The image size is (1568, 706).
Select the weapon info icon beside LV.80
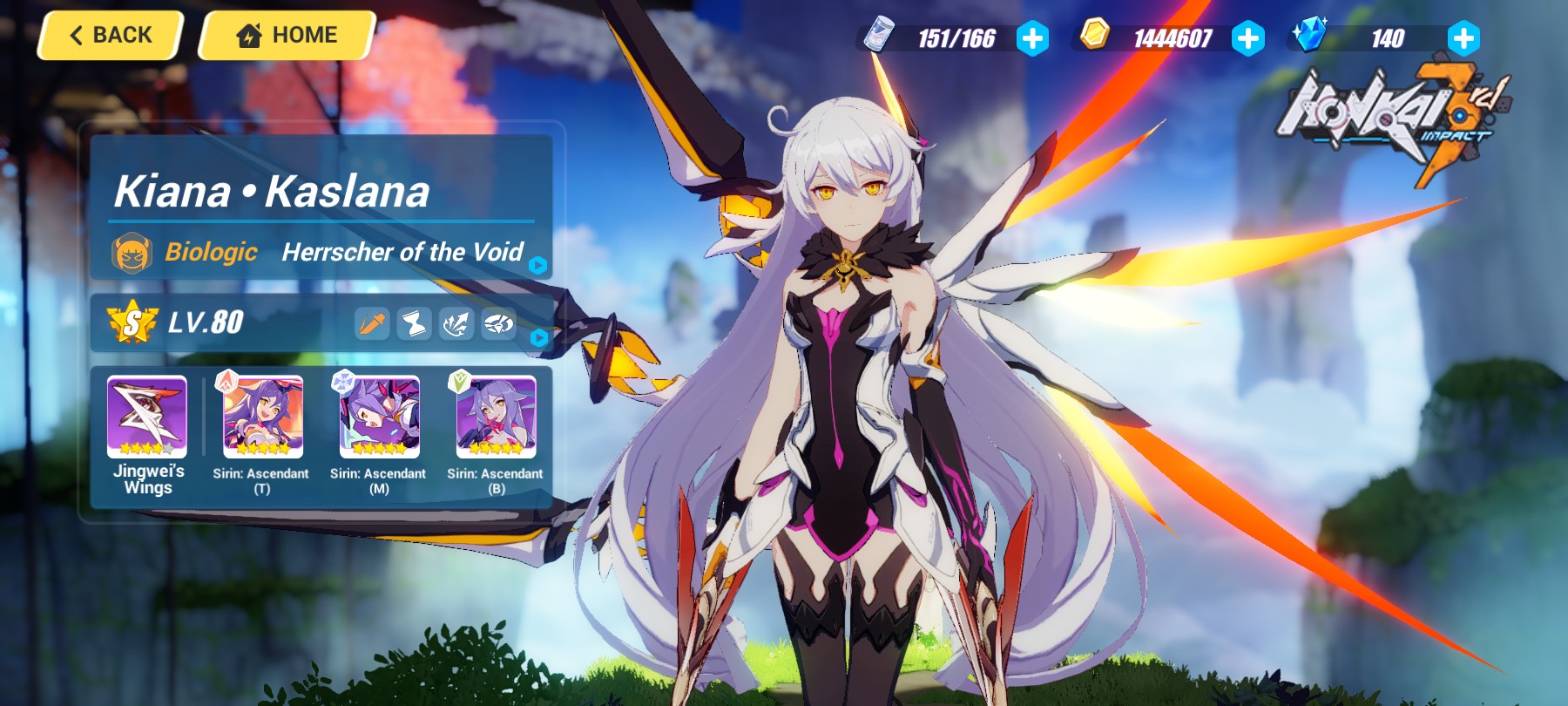(x=372, y=323)
